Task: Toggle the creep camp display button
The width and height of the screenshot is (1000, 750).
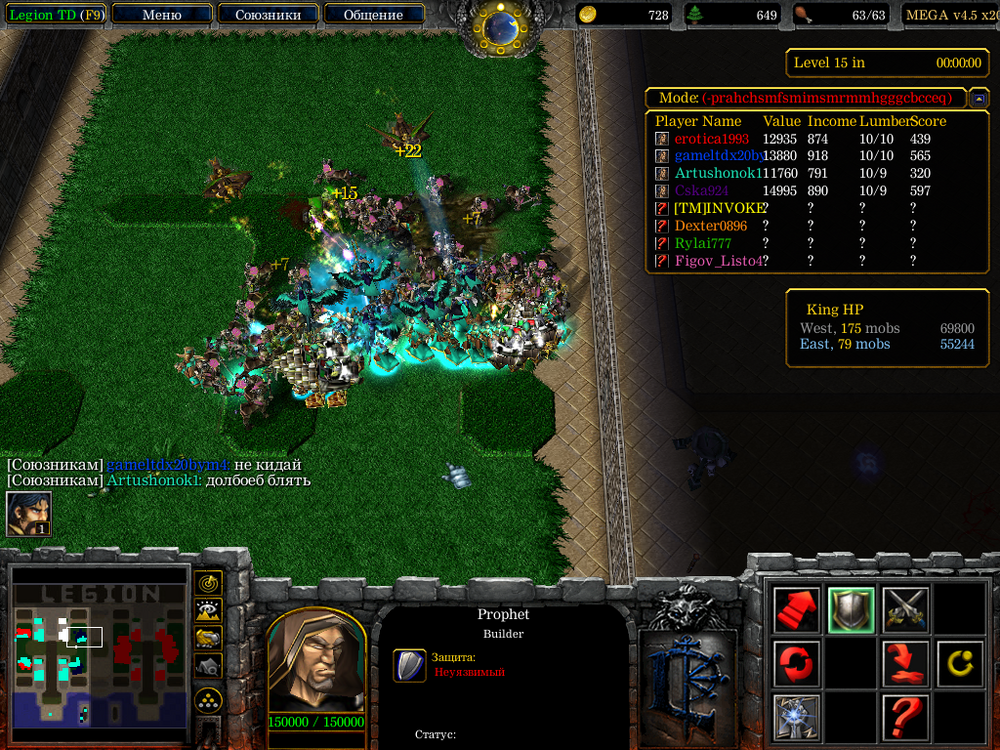Action: (x=208, y=665)
